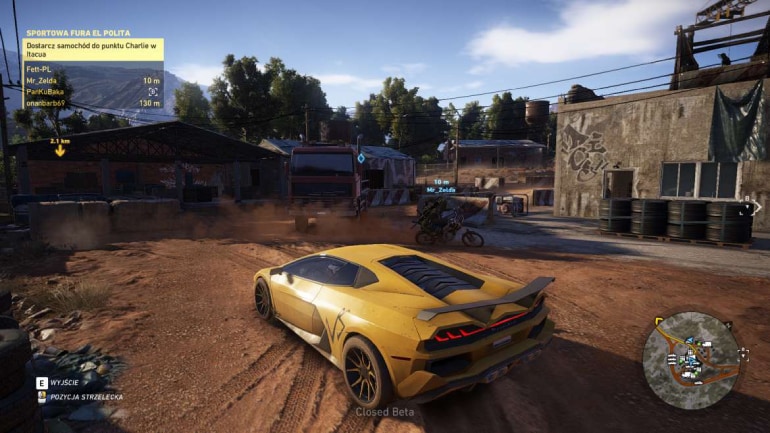Screen dimensions: 770x433
Task: Click the Mr_Zelda teammate marker above the biker
Action: (x=441, y=189)
